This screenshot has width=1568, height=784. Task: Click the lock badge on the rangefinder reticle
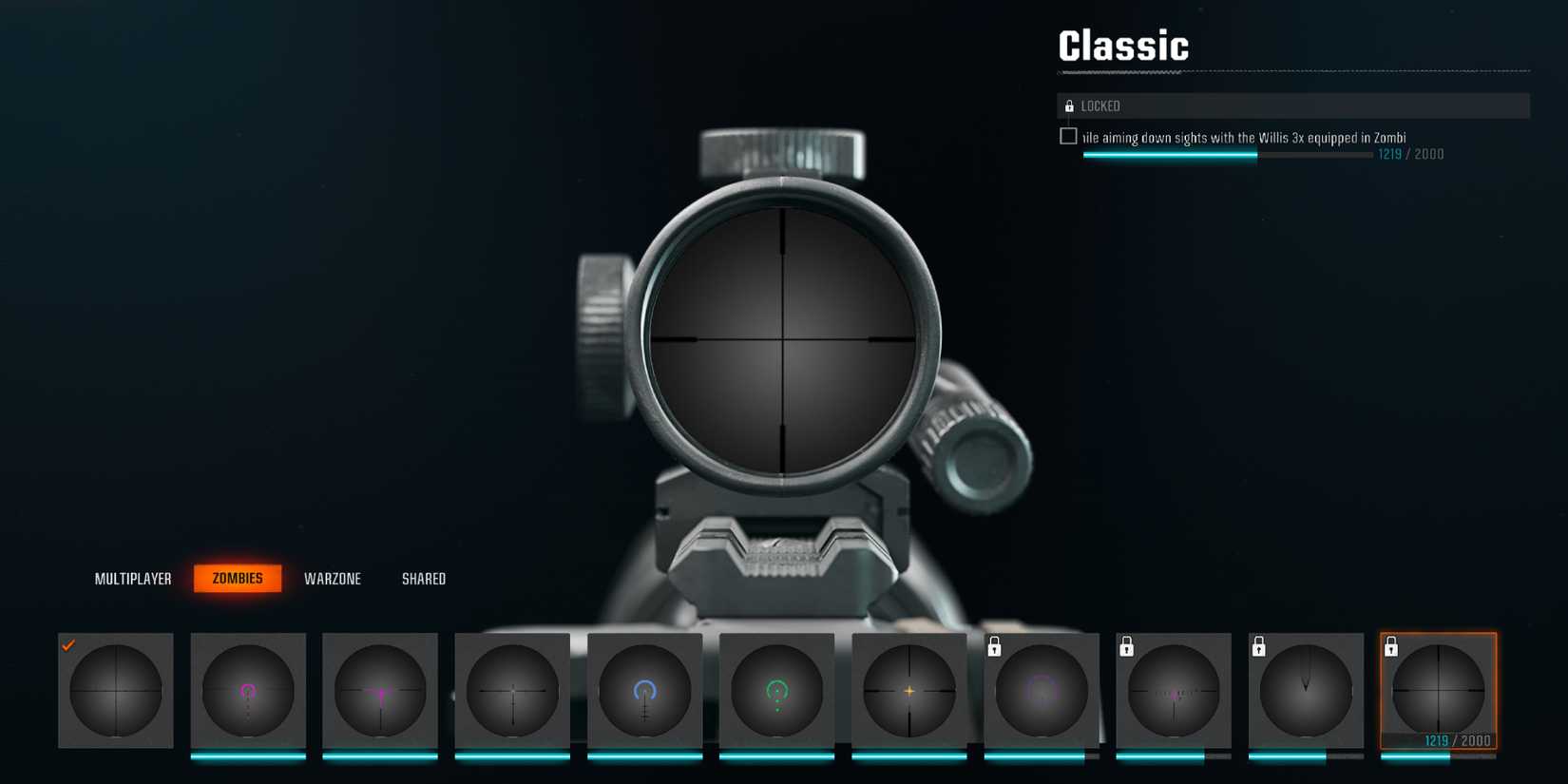(x=1127, y=647)
